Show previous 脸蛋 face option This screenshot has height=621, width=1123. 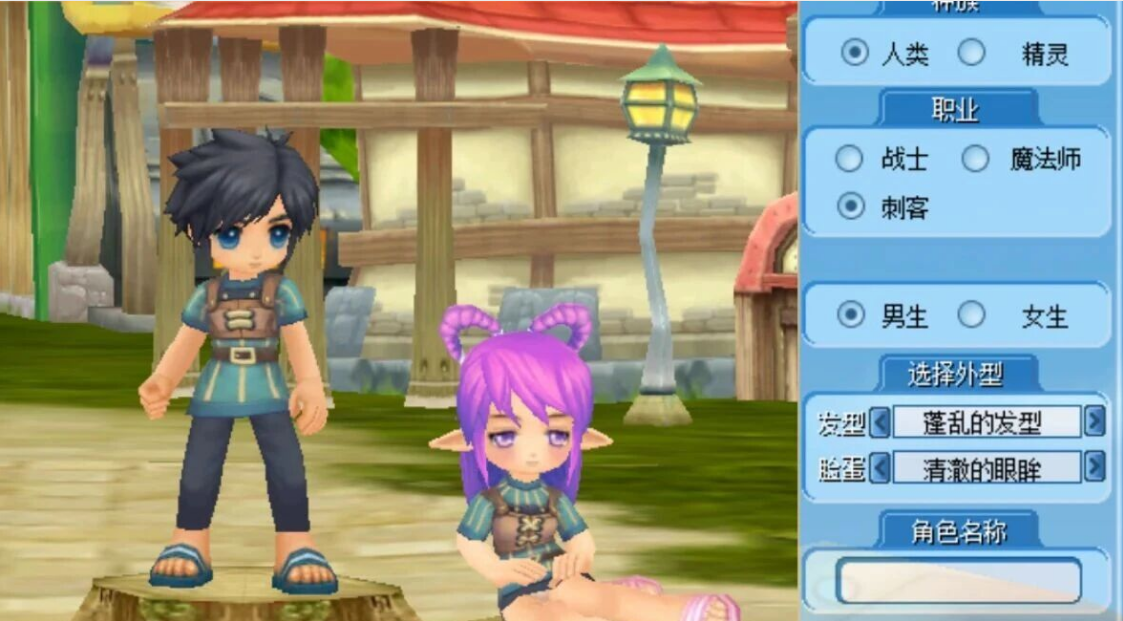[x=880, y=468]
